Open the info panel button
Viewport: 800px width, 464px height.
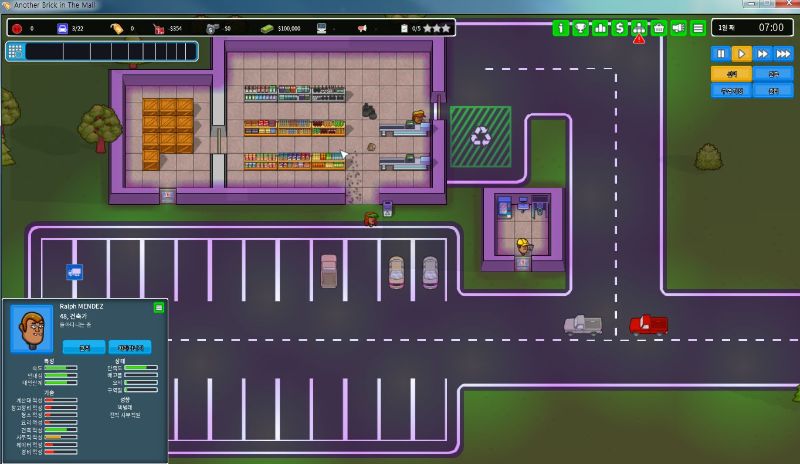561,28
